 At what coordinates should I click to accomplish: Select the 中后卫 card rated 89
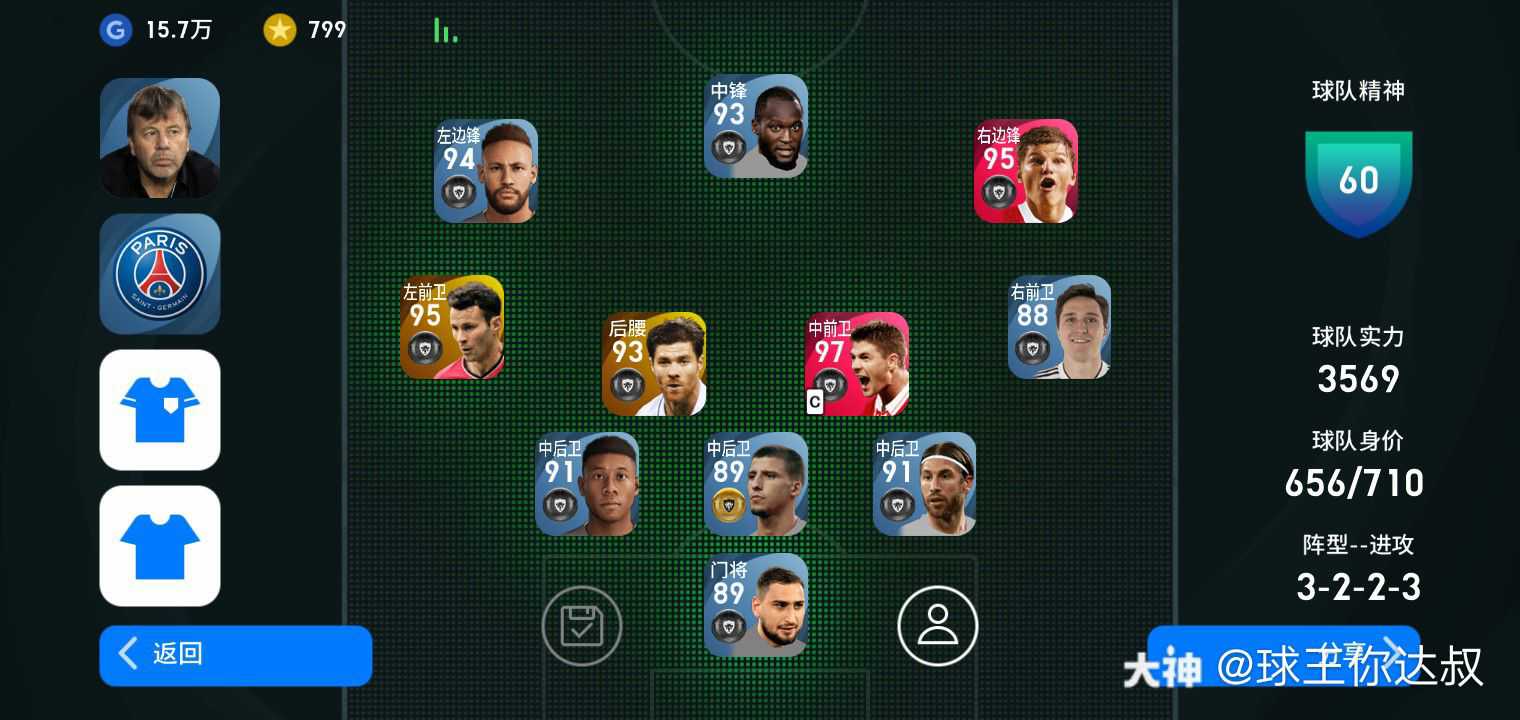[x=756, y=484]
